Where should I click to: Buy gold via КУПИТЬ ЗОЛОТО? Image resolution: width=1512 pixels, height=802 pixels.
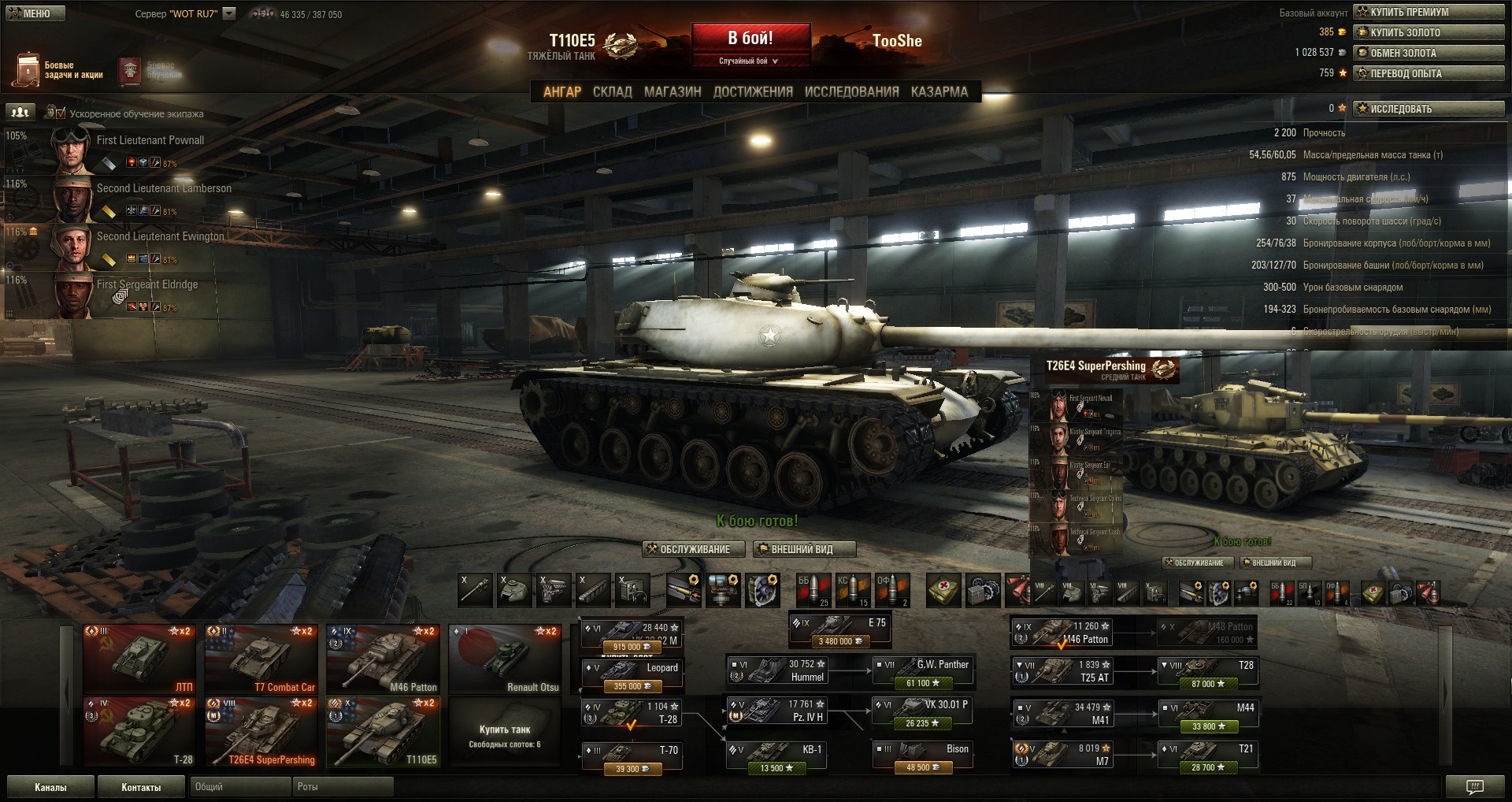point(1429,32)
